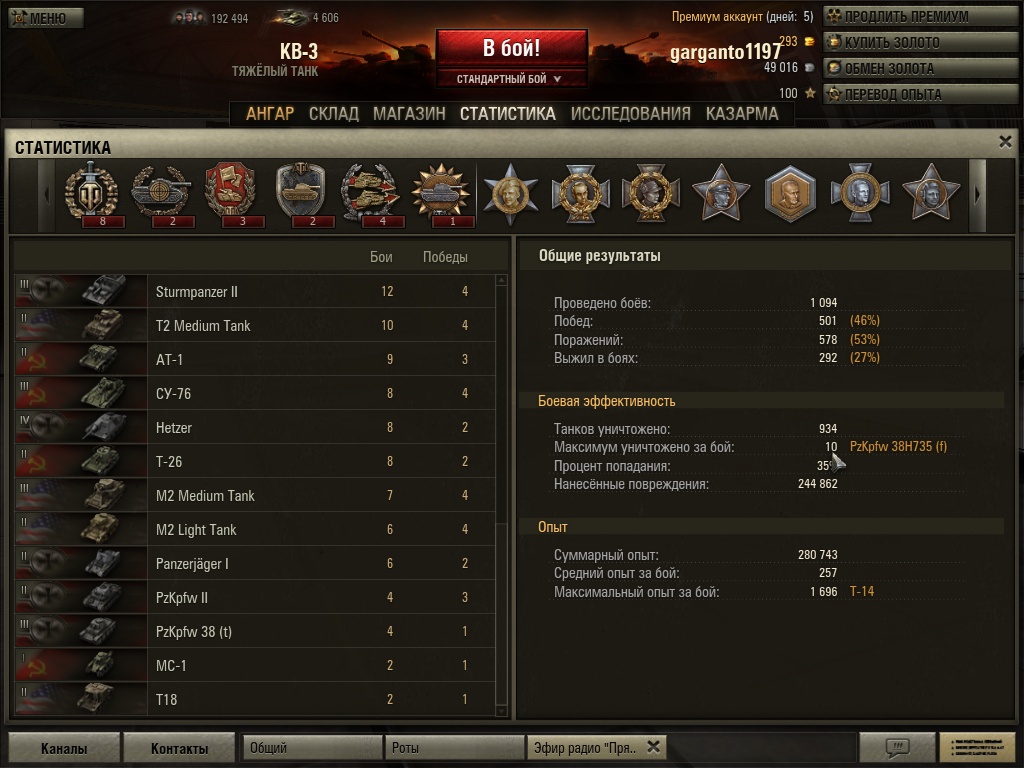
Task: Start battle with В бой! button
Action: point(511,48)
